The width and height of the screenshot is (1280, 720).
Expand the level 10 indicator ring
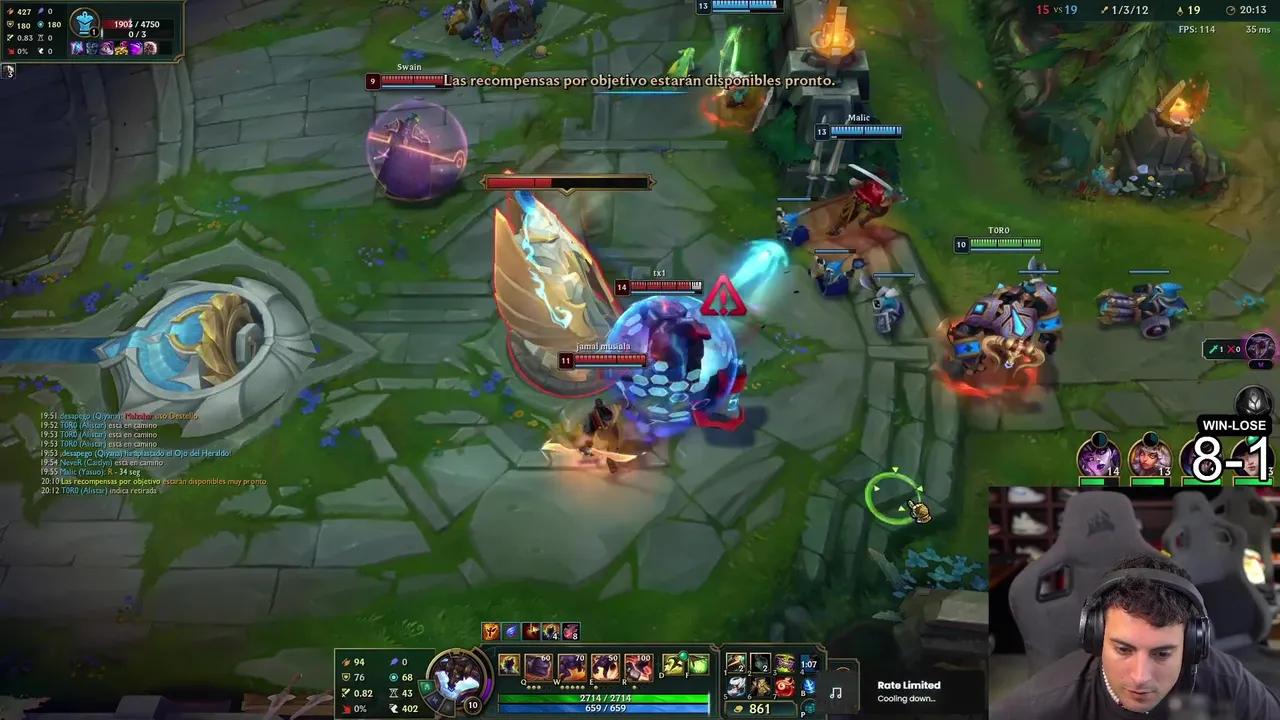(472, 704)
